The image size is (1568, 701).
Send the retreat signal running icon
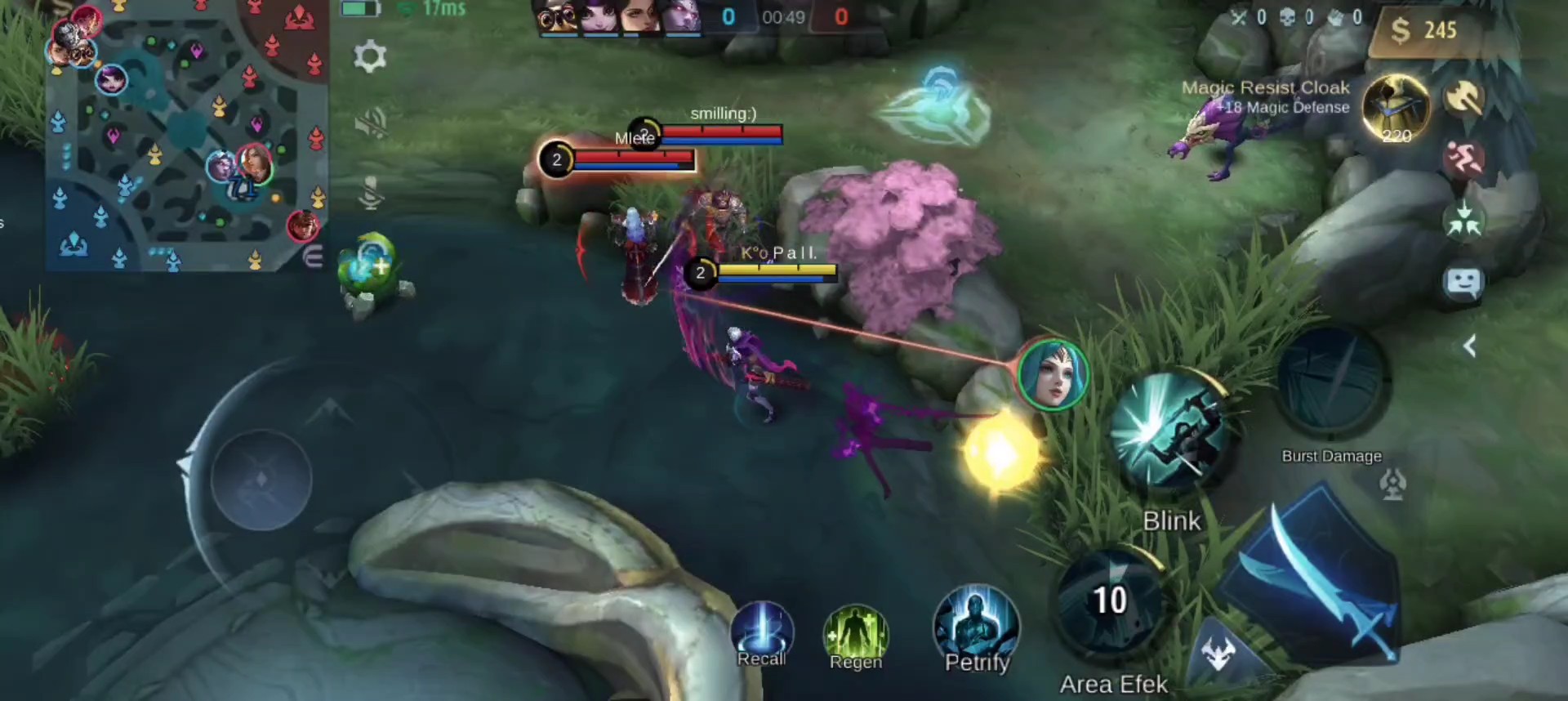pos(1463,159)
